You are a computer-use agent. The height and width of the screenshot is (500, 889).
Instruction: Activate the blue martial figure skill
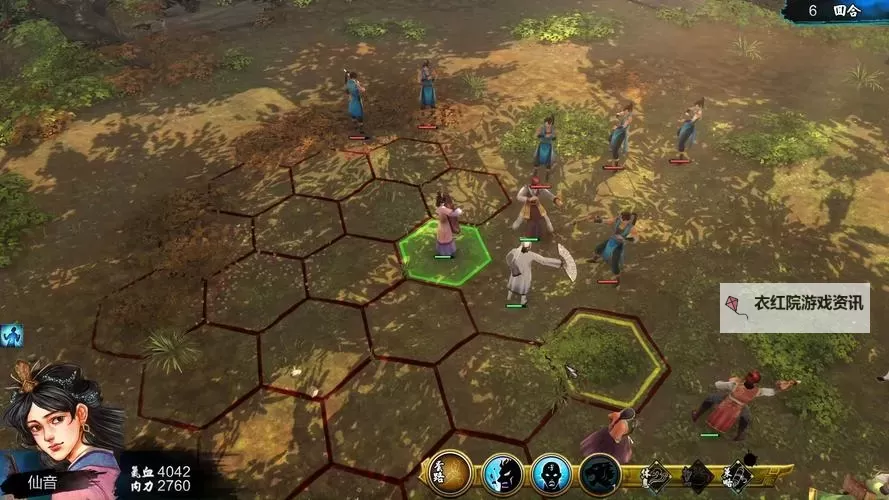502,474
